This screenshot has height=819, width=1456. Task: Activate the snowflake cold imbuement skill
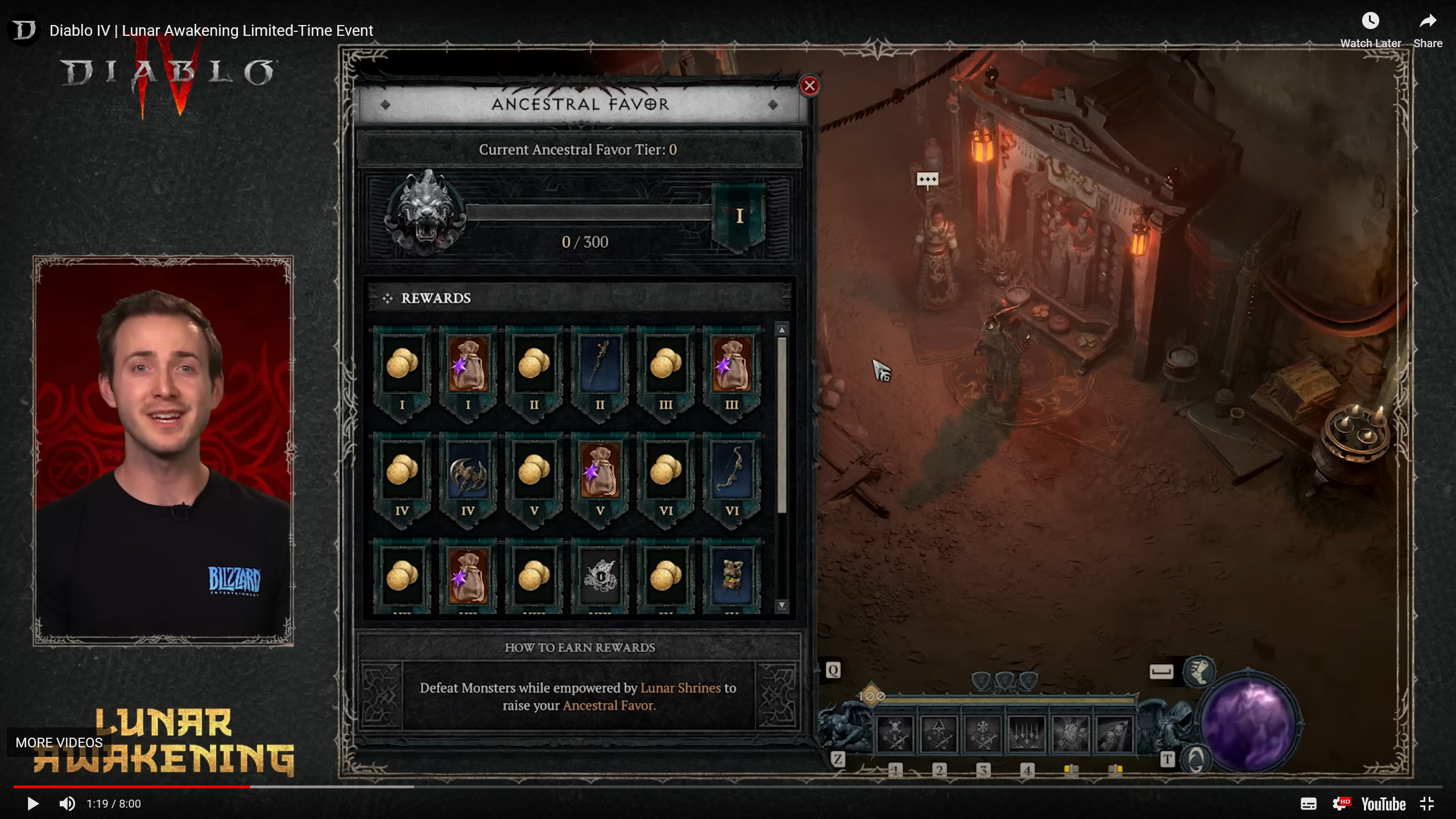point(982,734)
